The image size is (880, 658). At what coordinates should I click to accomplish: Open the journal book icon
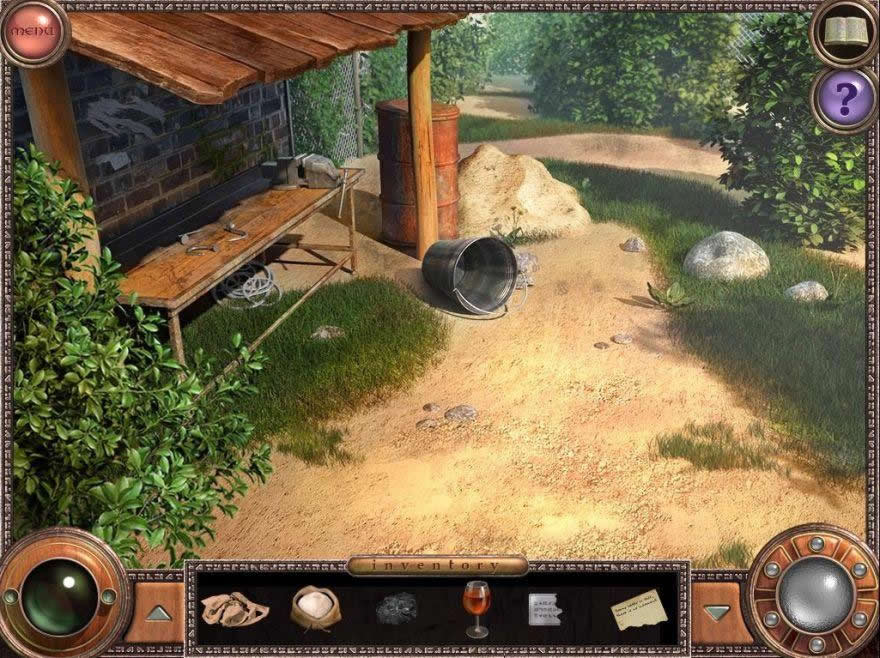[845, 33]
